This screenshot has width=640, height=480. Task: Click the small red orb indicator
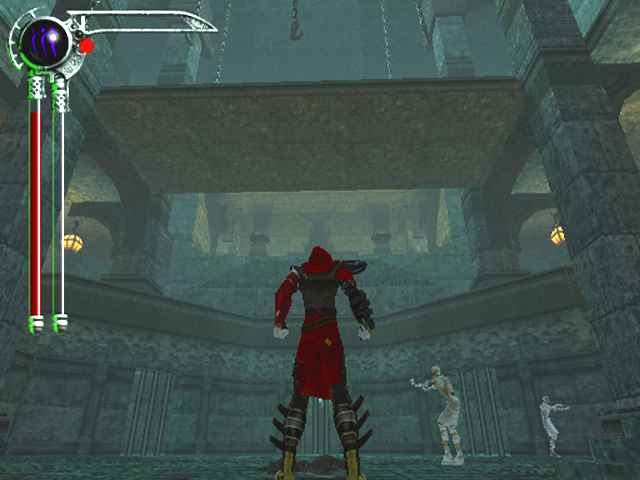tap(87, 46)
